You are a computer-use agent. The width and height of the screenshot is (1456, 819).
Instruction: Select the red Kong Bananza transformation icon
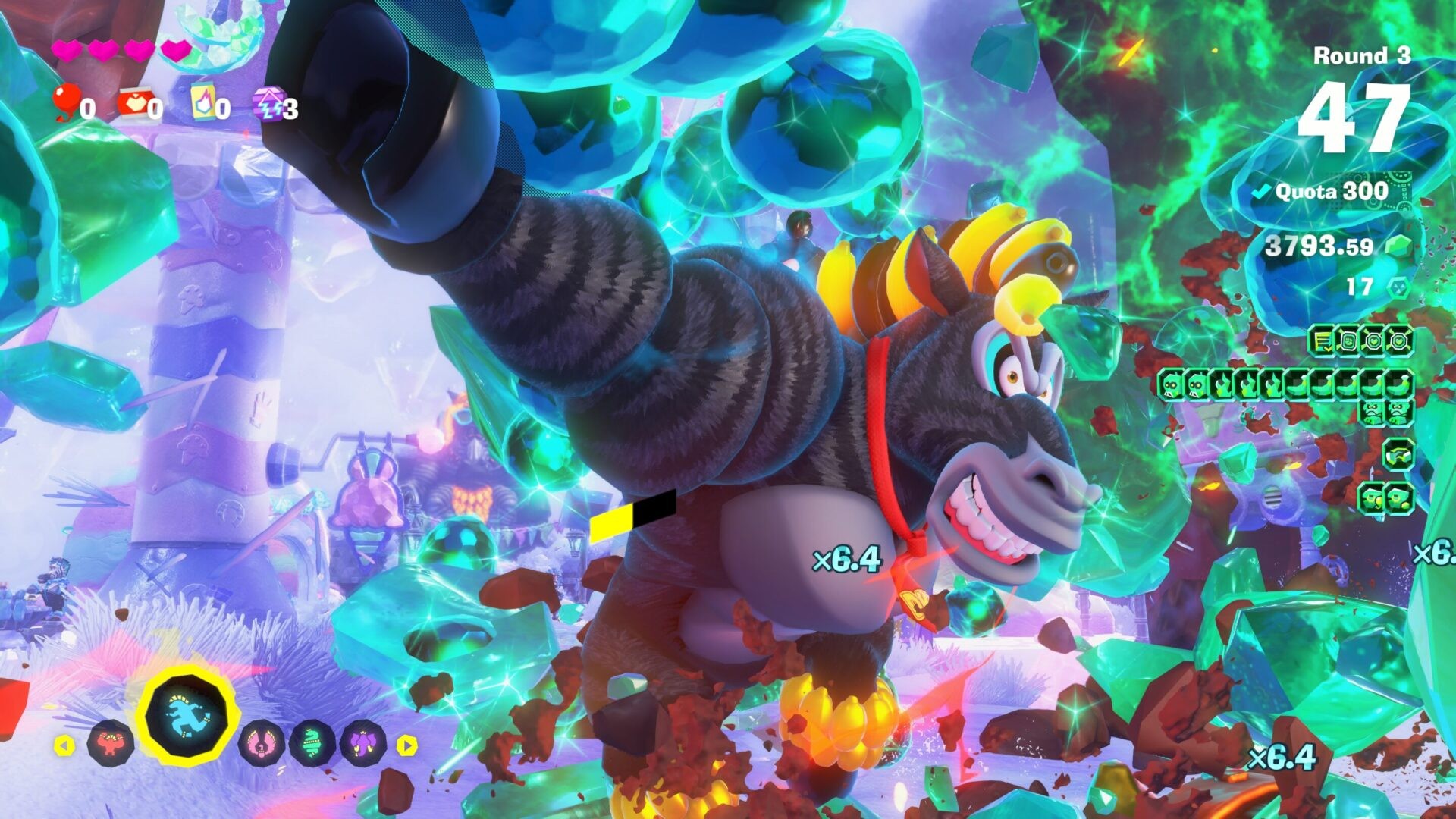coord(111,745)
